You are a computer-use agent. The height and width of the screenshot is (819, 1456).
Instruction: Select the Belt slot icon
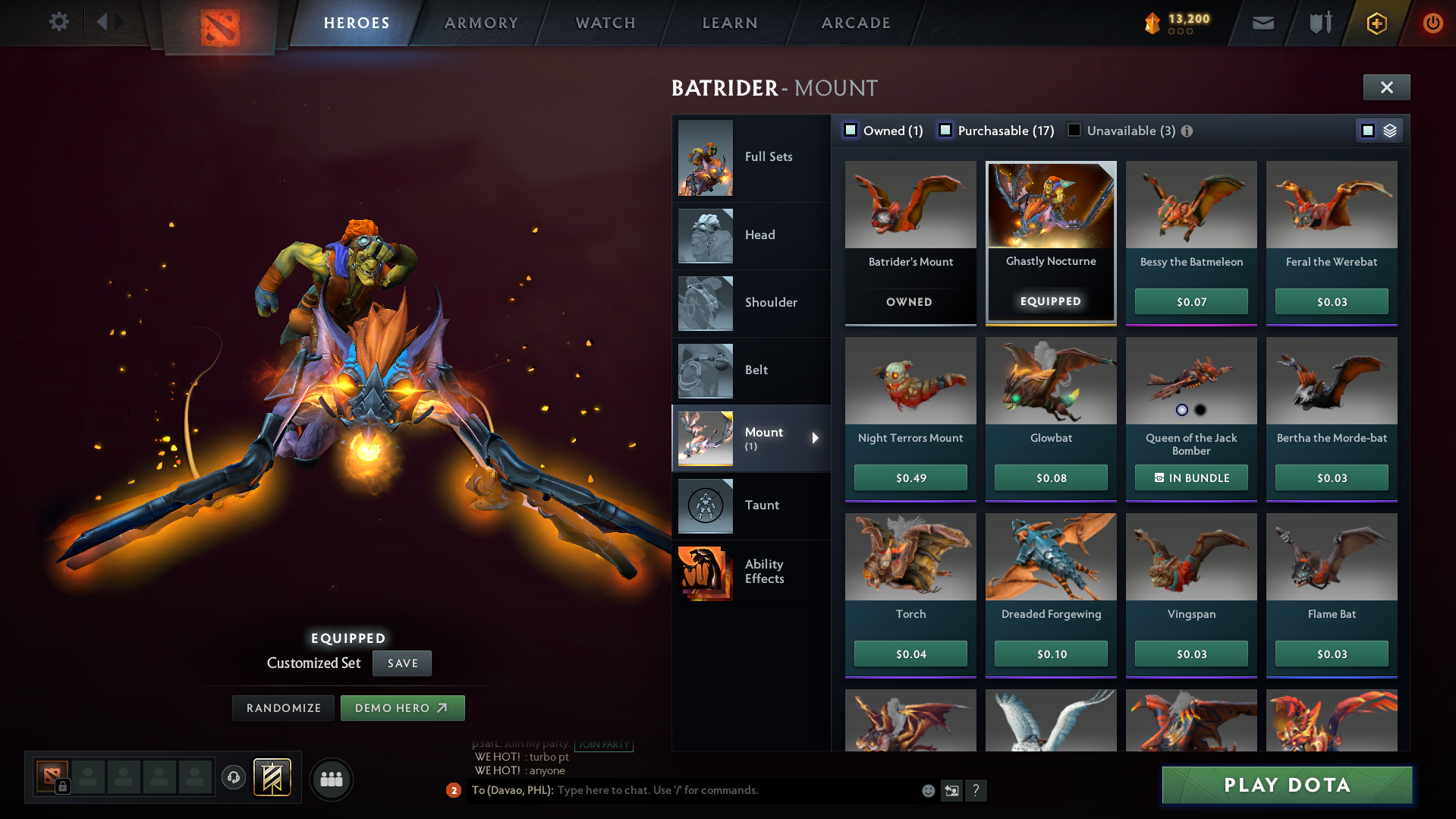(705, 370)
